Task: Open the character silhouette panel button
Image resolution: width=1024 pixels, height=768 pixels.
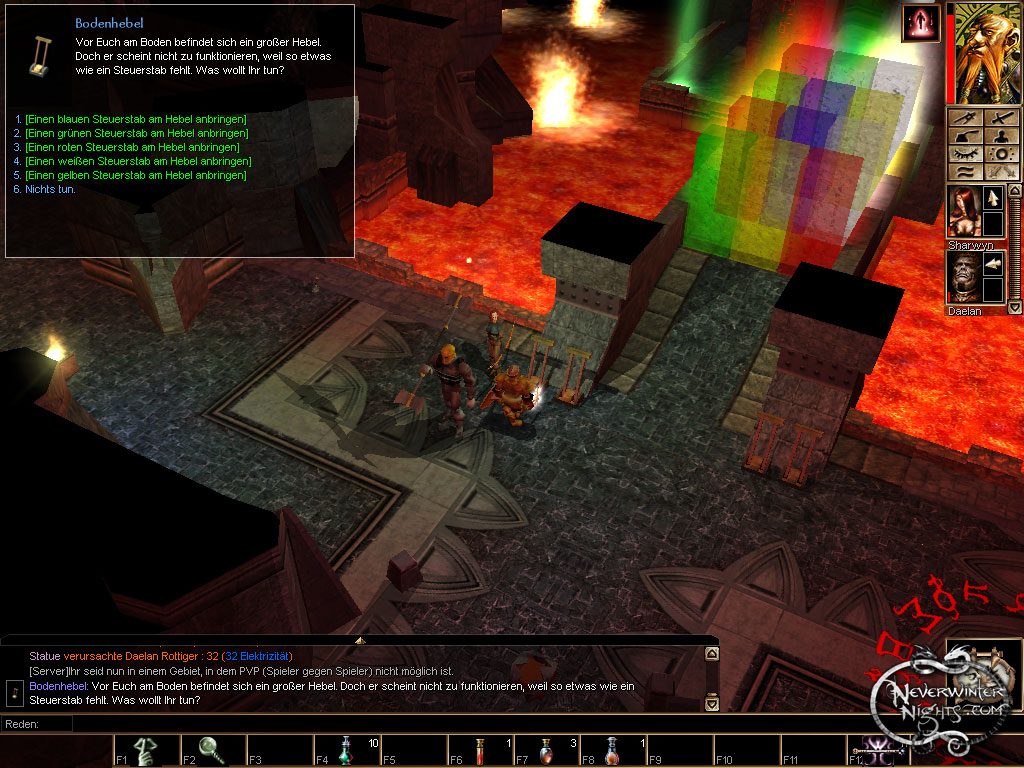Action: click(999, 136)
